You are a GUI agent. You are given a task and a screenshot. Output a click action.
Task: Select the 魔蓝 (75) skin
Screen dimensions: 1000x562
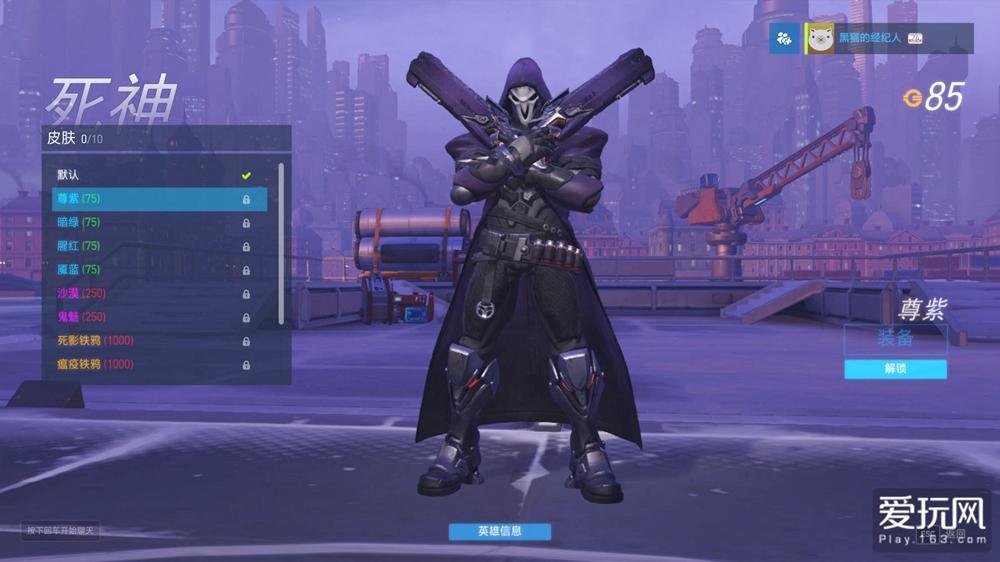[x=150, y=269]
